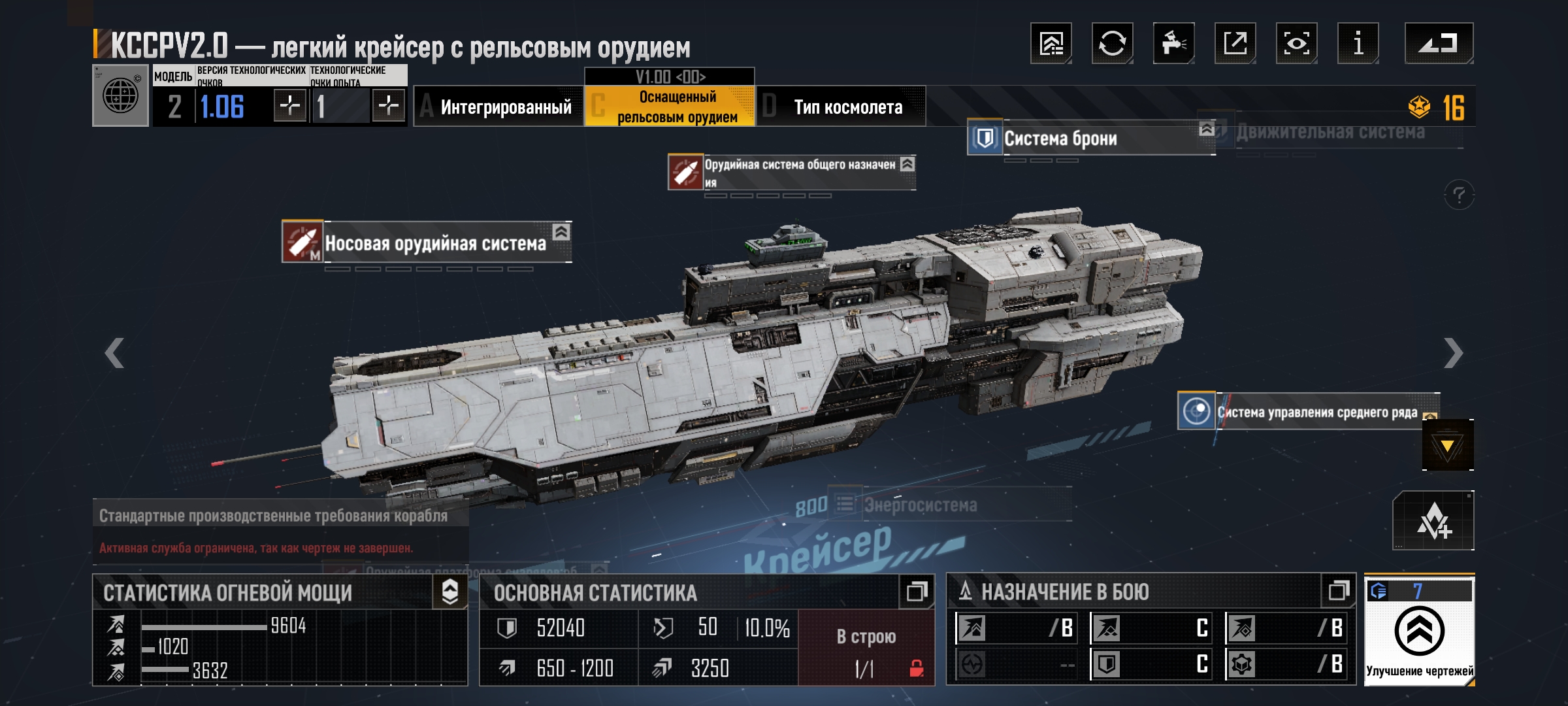Expand the Назначение в бою panel
Screen dimensions: 1568x706
(x=1339, y=592)
